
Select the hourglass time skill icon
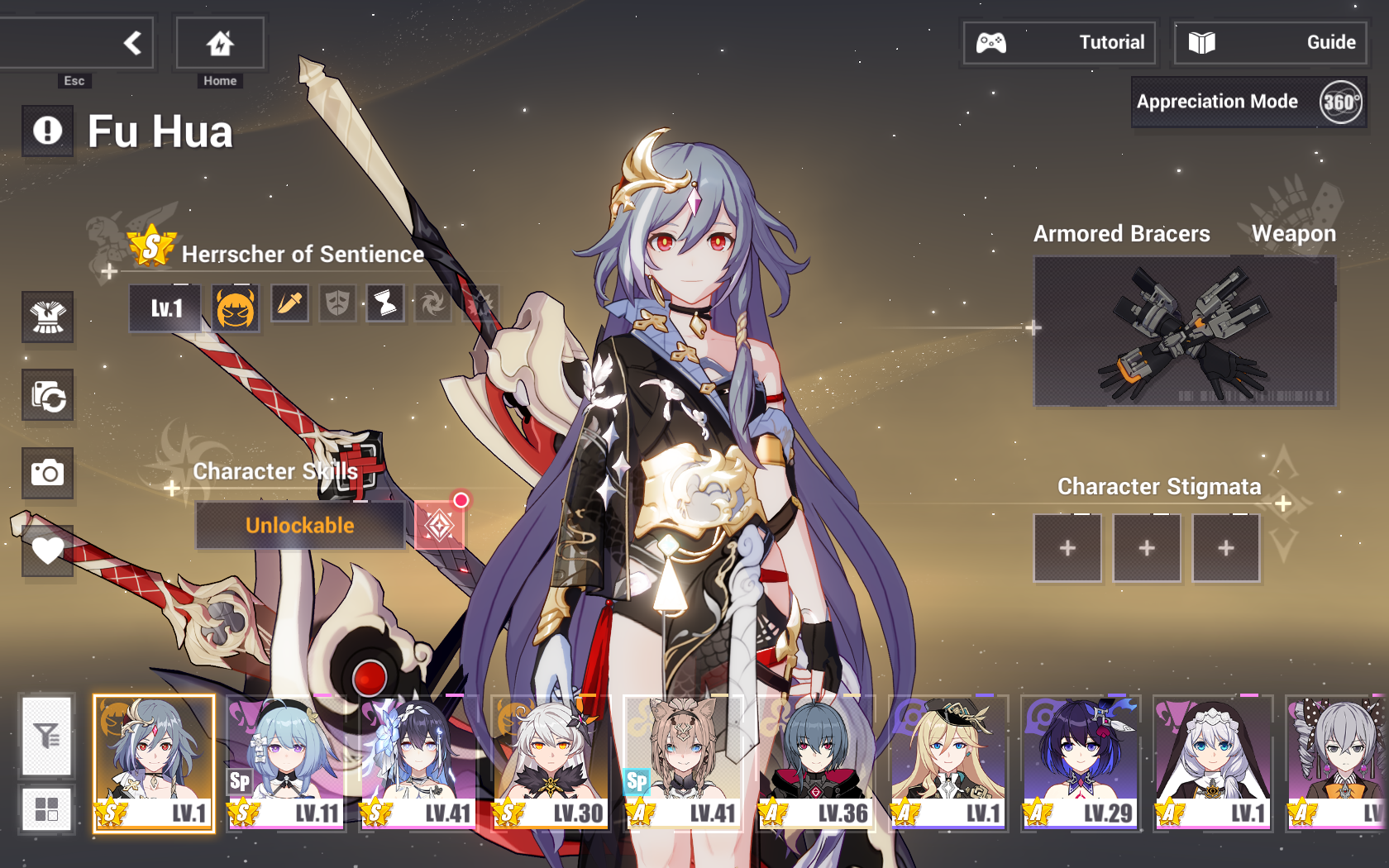click(384, 303)
